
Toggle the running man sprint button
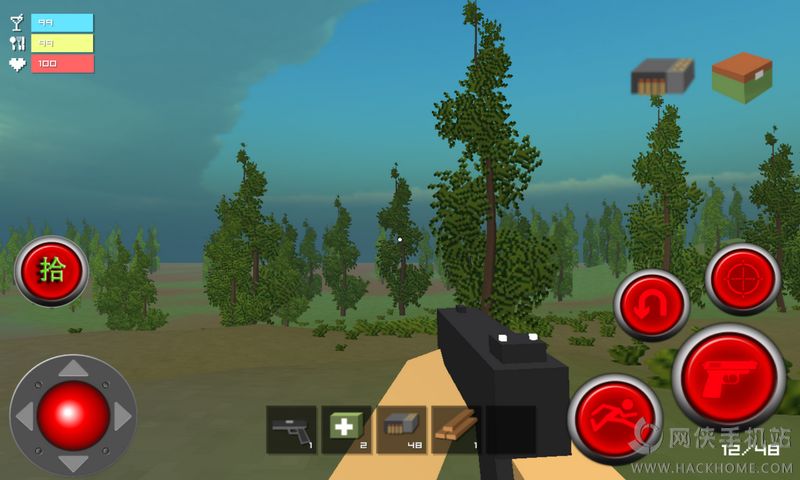pyautogui.click(x=614, y=419)
